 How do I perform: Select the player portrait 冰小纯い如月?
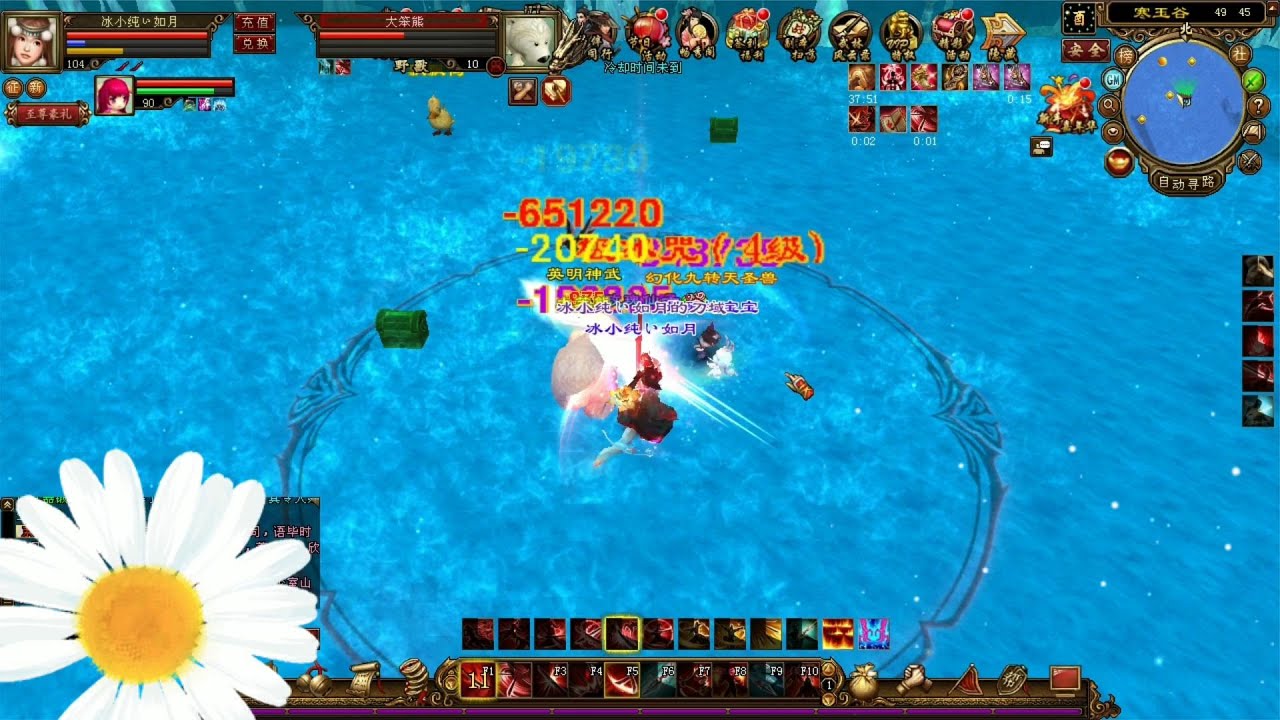click(32, 40)
